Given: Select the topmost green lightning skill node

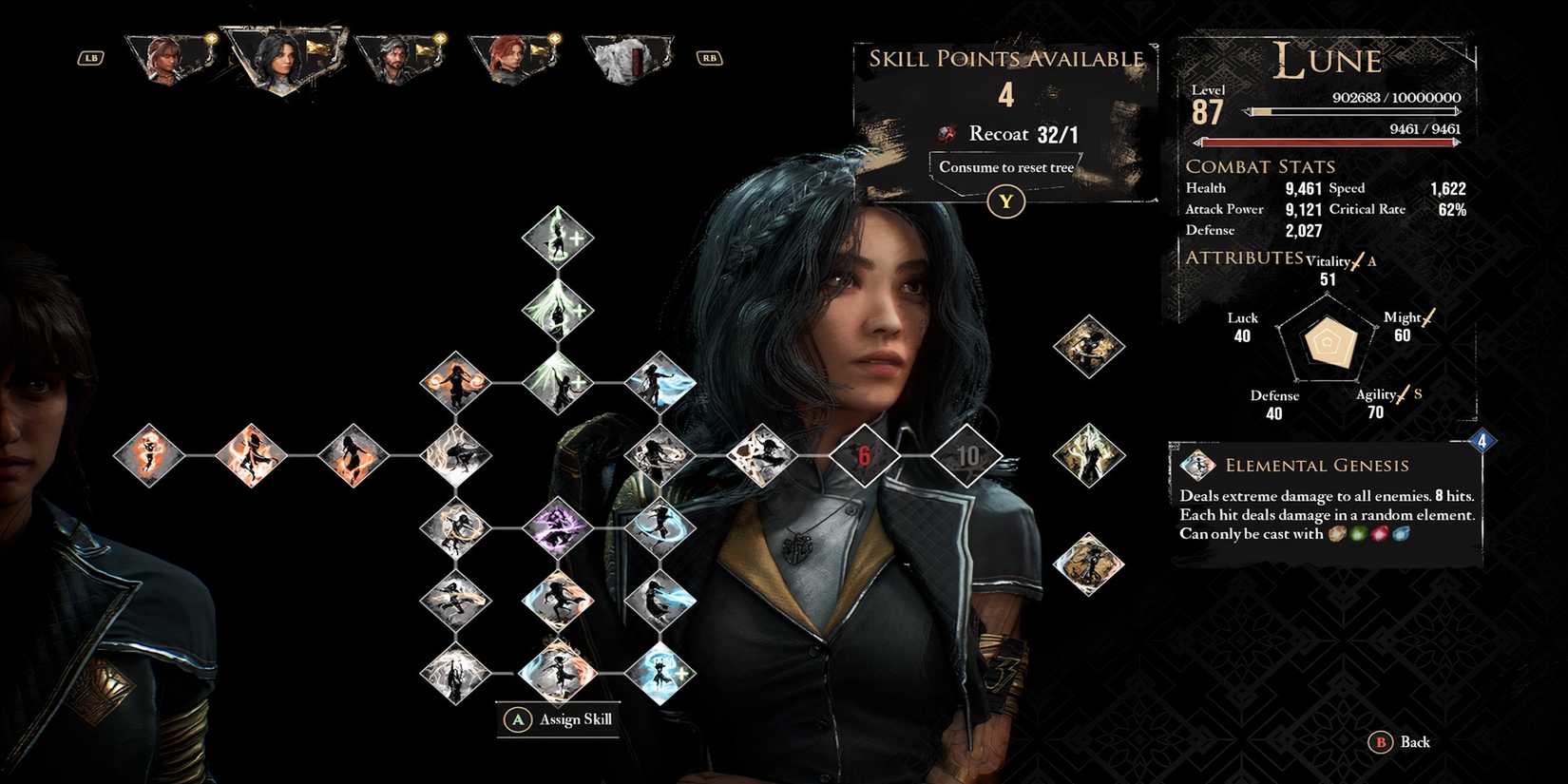Looking at the screenshot, I should [x=556, y=238].
